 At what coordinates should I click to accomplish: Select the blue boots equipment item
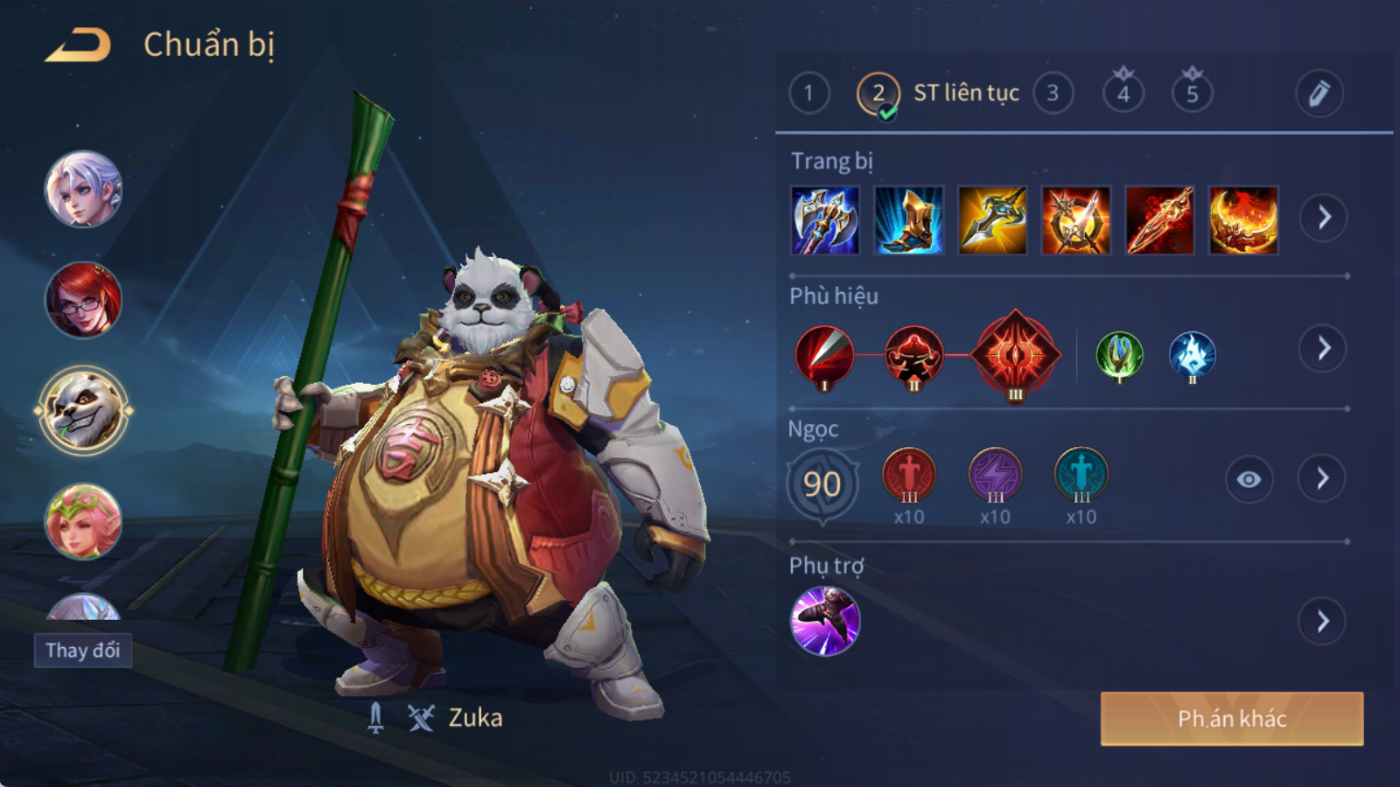tap(909, 220)
